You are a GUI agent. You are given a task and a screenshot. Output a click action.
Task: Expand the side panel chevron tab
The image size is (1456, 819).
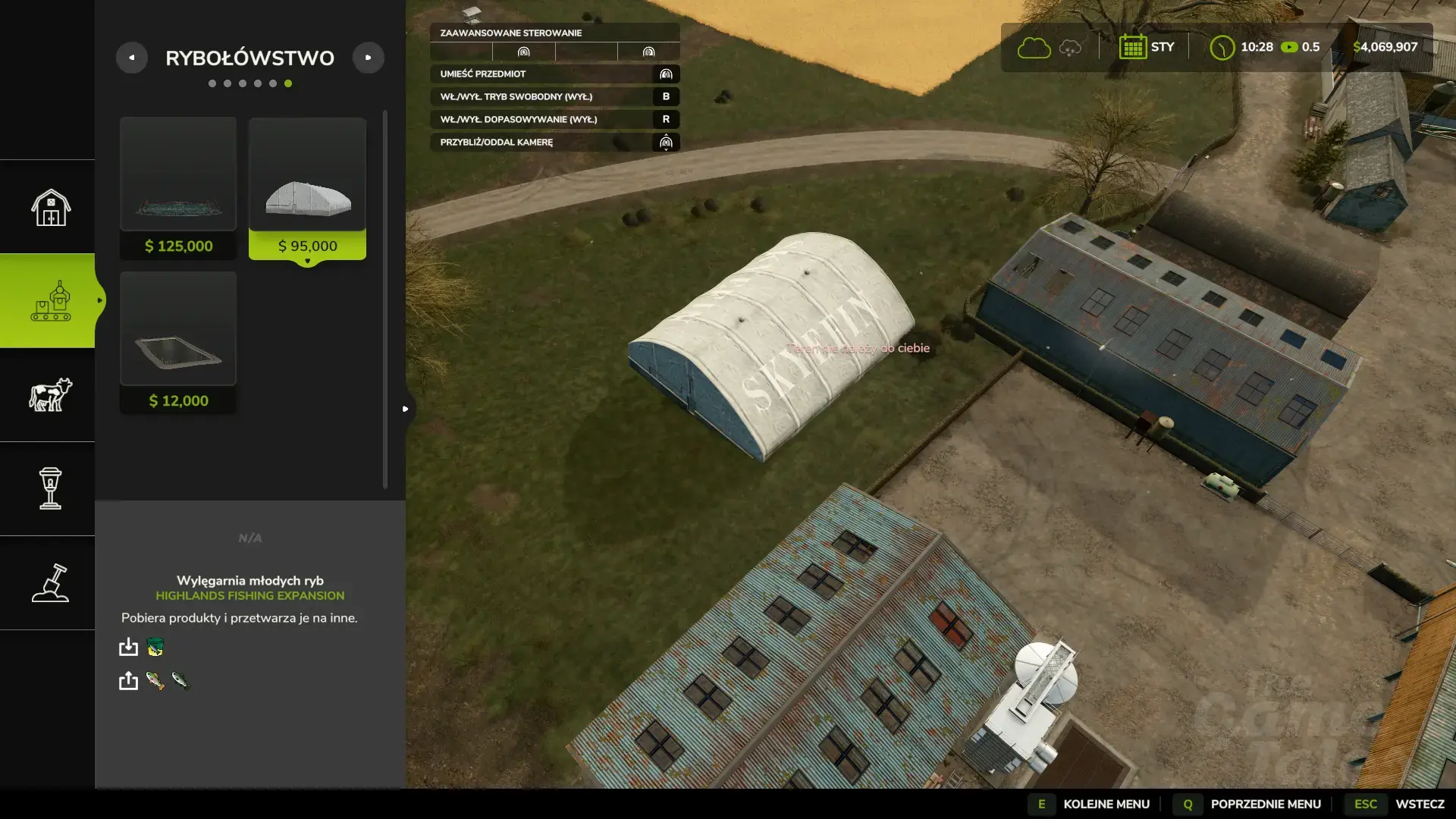tap(406, 408)
